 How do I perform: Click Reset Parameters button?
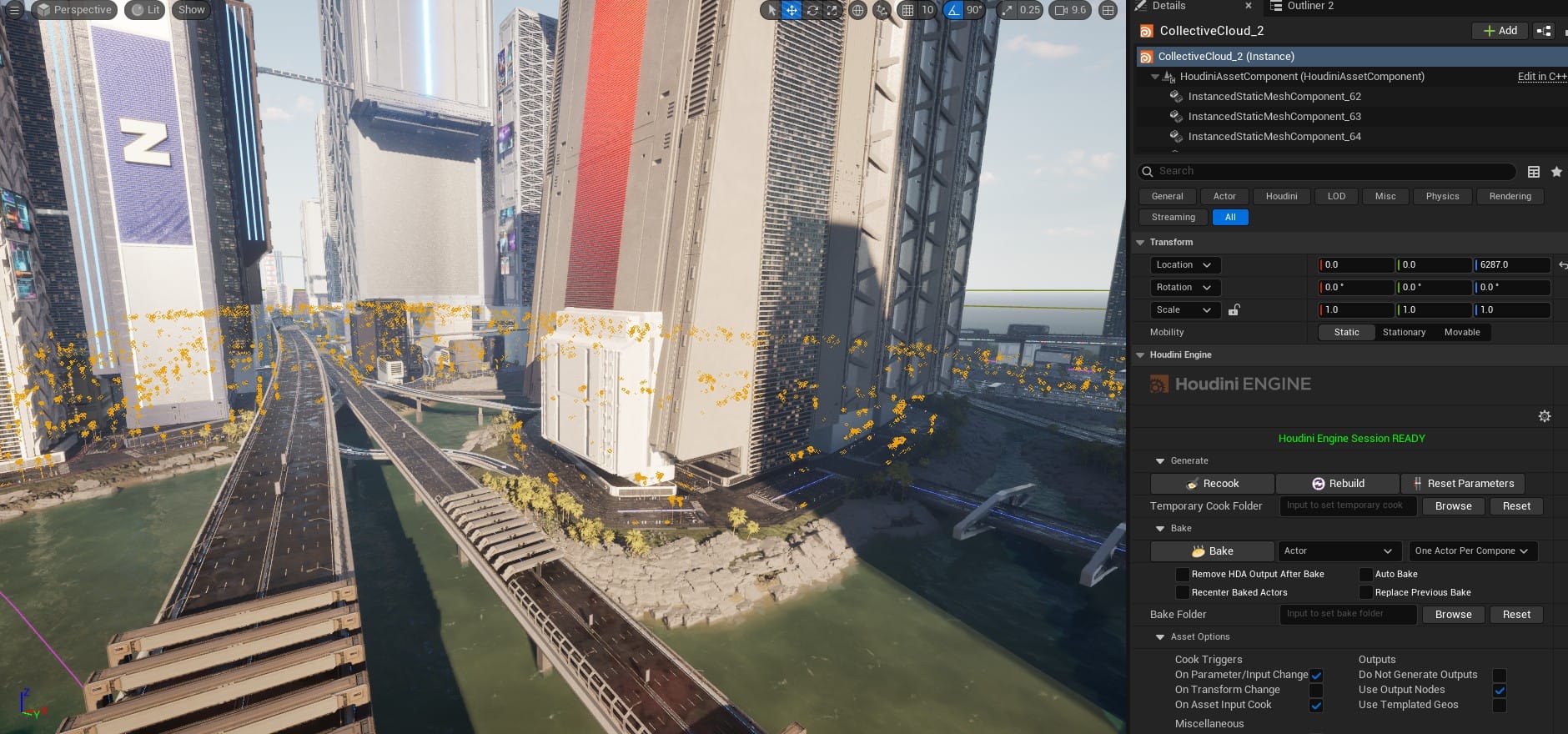[x=1463, y=484]
